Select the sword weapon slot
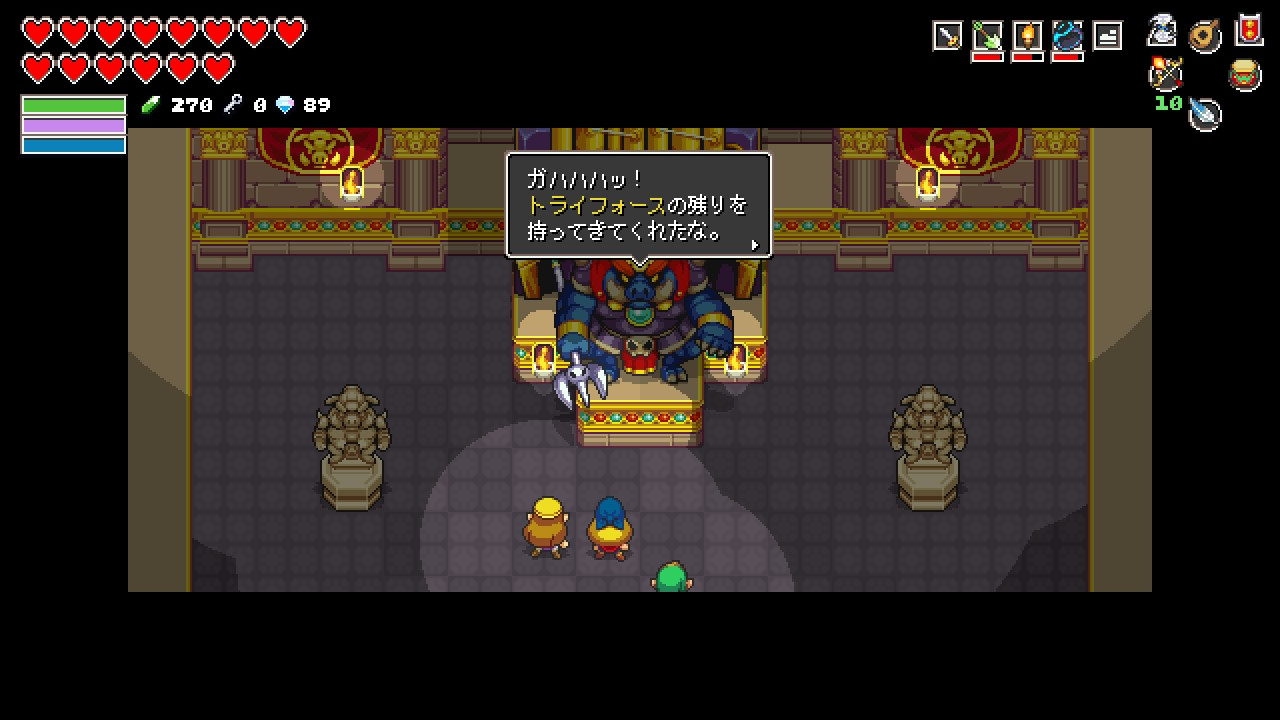Image resolution: width=1280 pixels, height=720 pixels. click(x=947, y=37)
